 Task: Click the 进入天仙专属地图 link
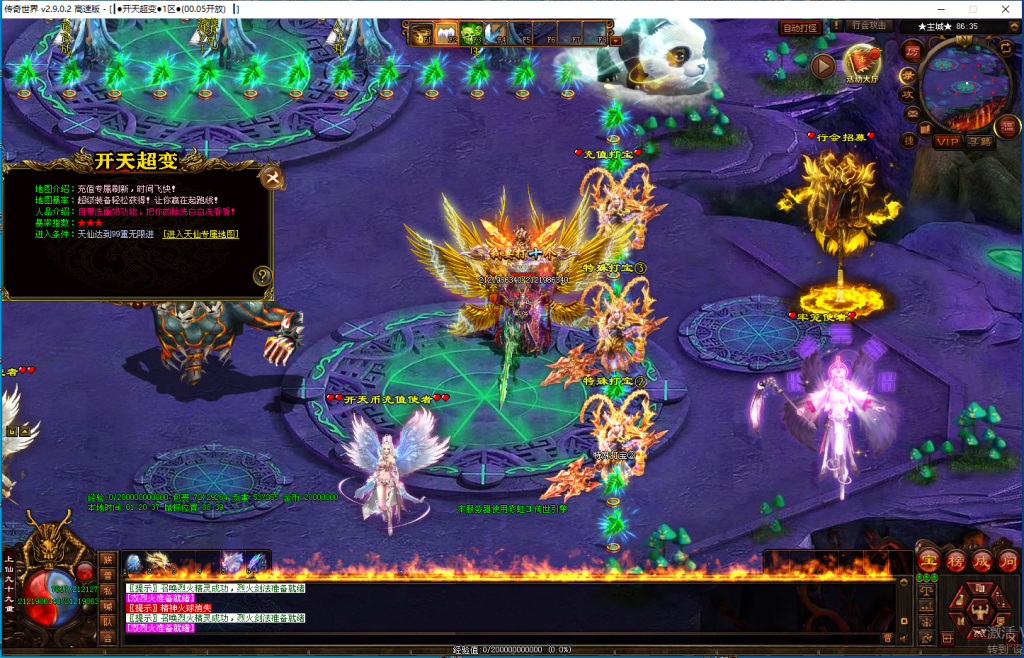(x=201, y=234)
